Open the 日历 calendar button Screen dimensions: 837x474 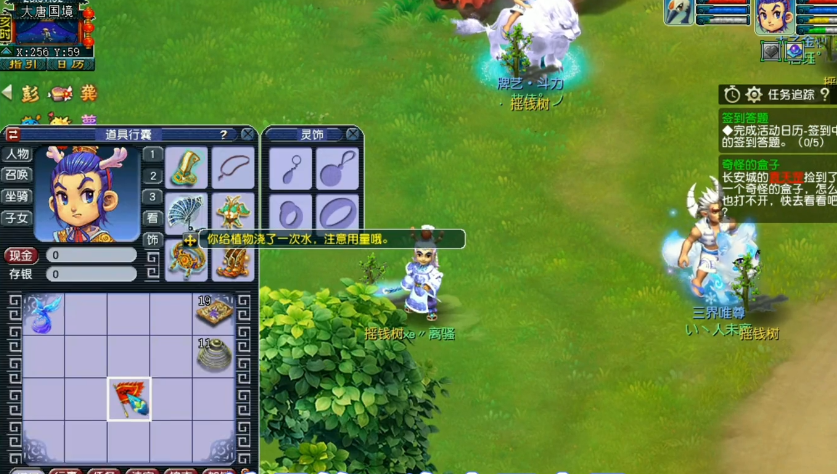tap(70, 64)
